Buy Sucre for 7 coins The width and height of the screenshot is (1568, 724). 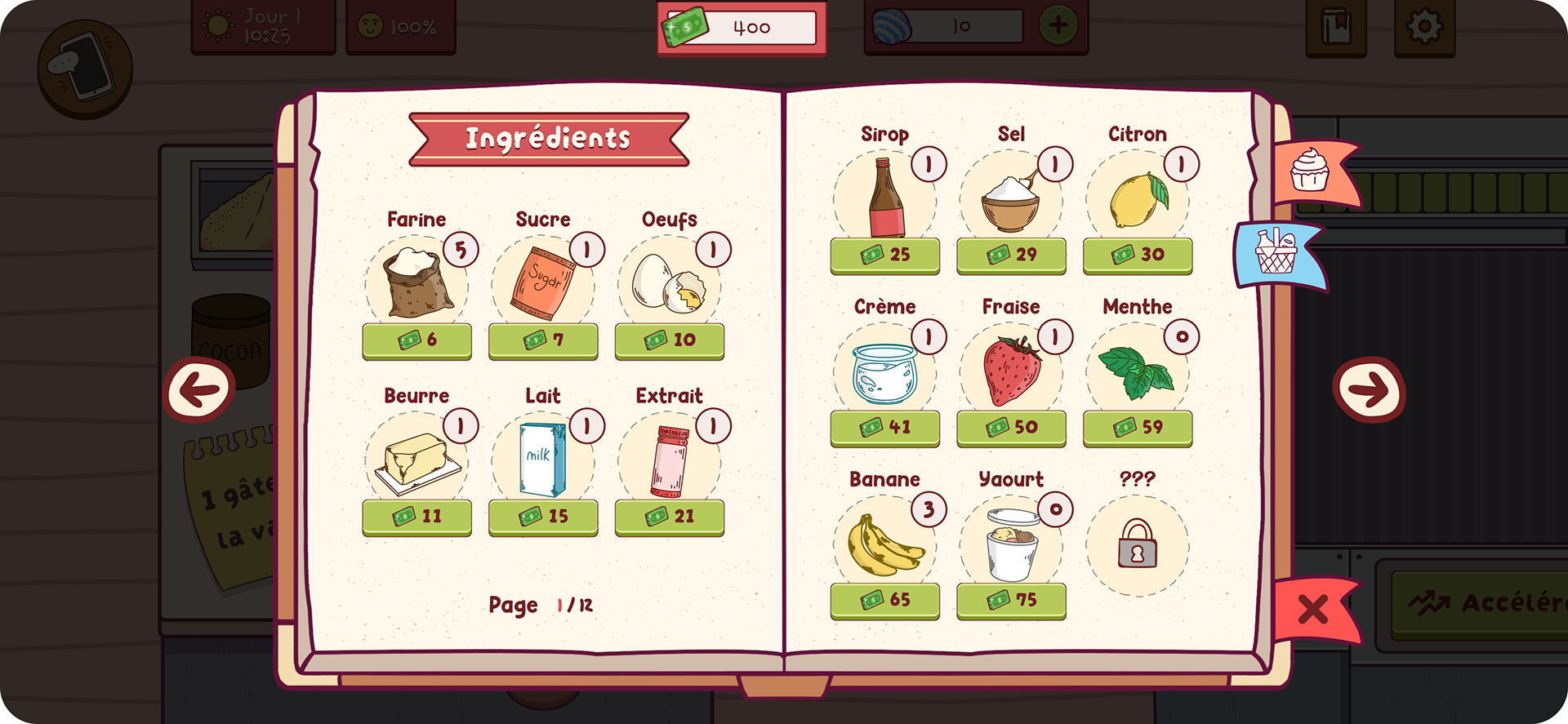(x=543, y=340)
